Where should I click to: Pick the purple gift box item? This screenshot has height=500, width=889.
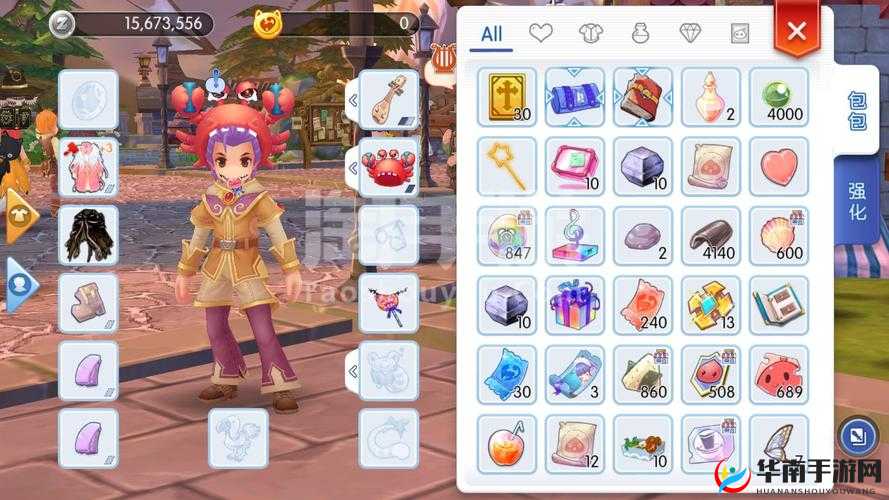[575, 304]
